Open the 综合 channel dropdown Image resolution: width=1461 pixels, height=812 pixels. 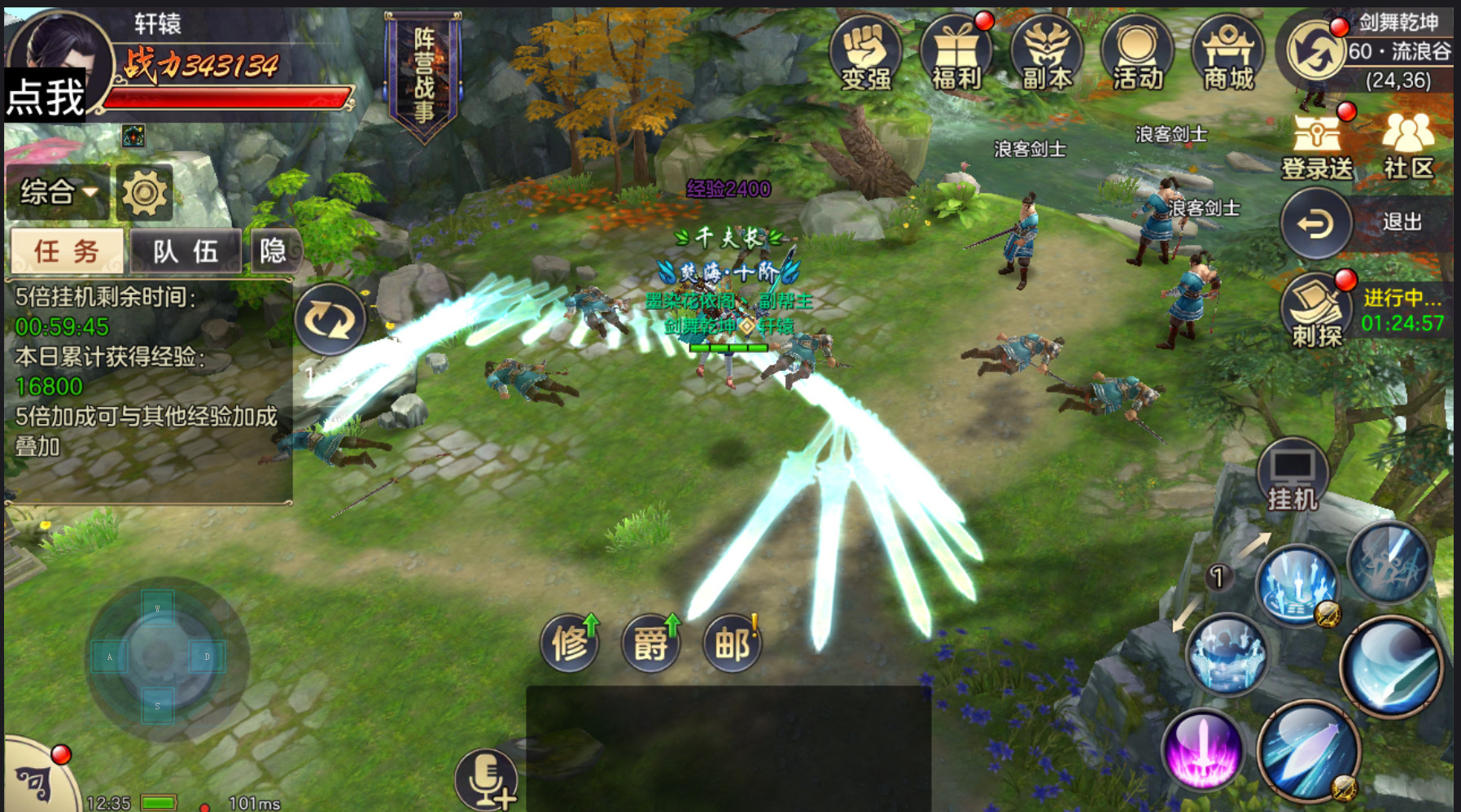pyautogui.click(x=58, y=193)
